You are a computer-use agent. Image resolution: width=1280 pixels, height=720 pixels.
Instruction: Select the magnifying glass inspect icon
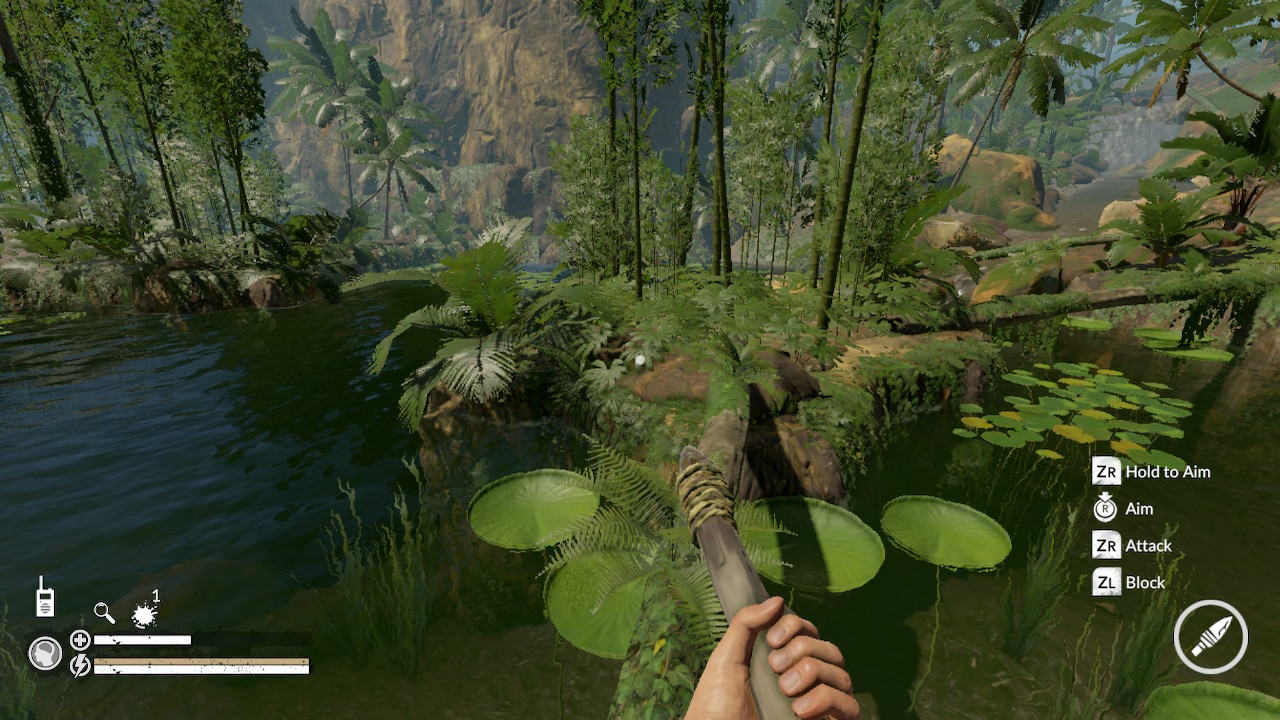(104, 612)
